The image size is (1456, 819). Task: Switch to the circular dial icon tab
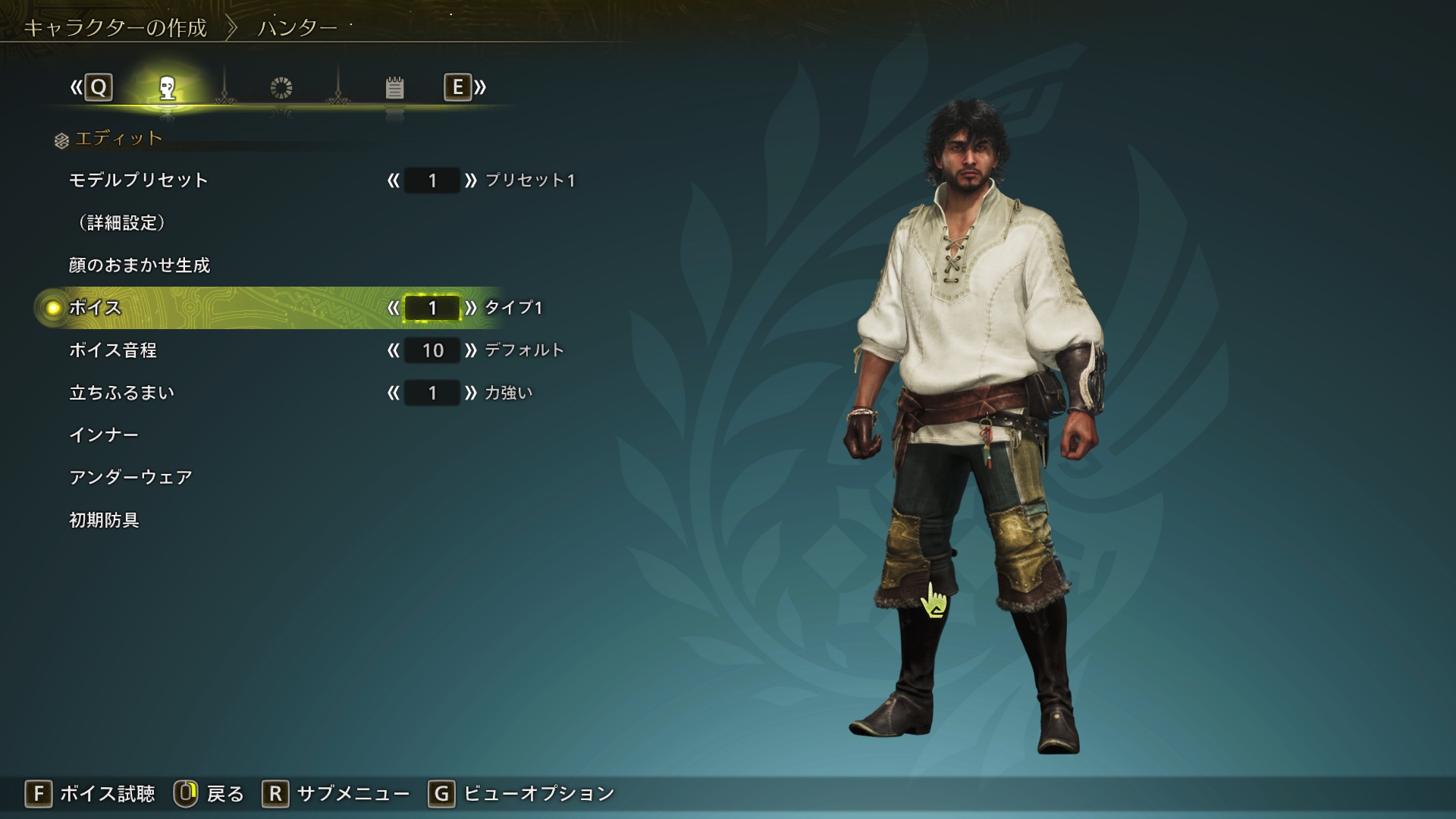click(x=281, y=88)
